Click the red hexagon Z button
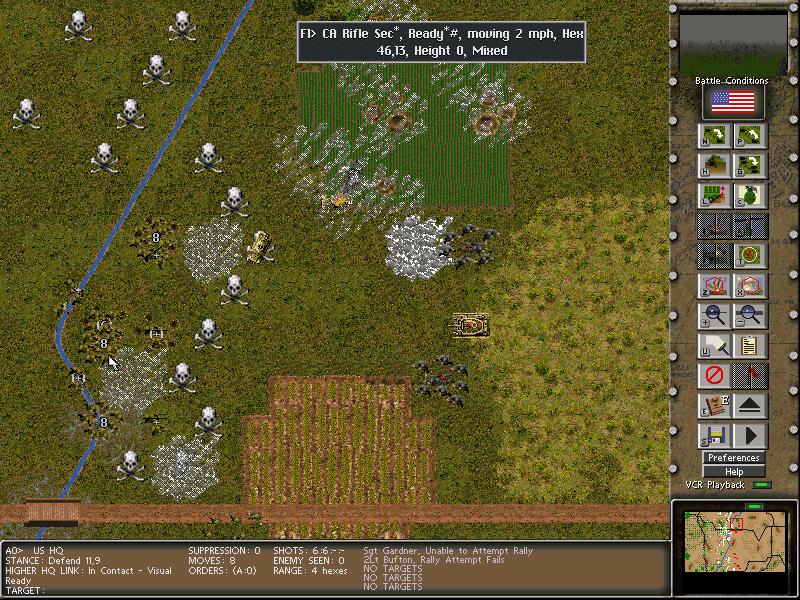Image resolution: width=800 pixels, height=600 pixels. point(716,287)
